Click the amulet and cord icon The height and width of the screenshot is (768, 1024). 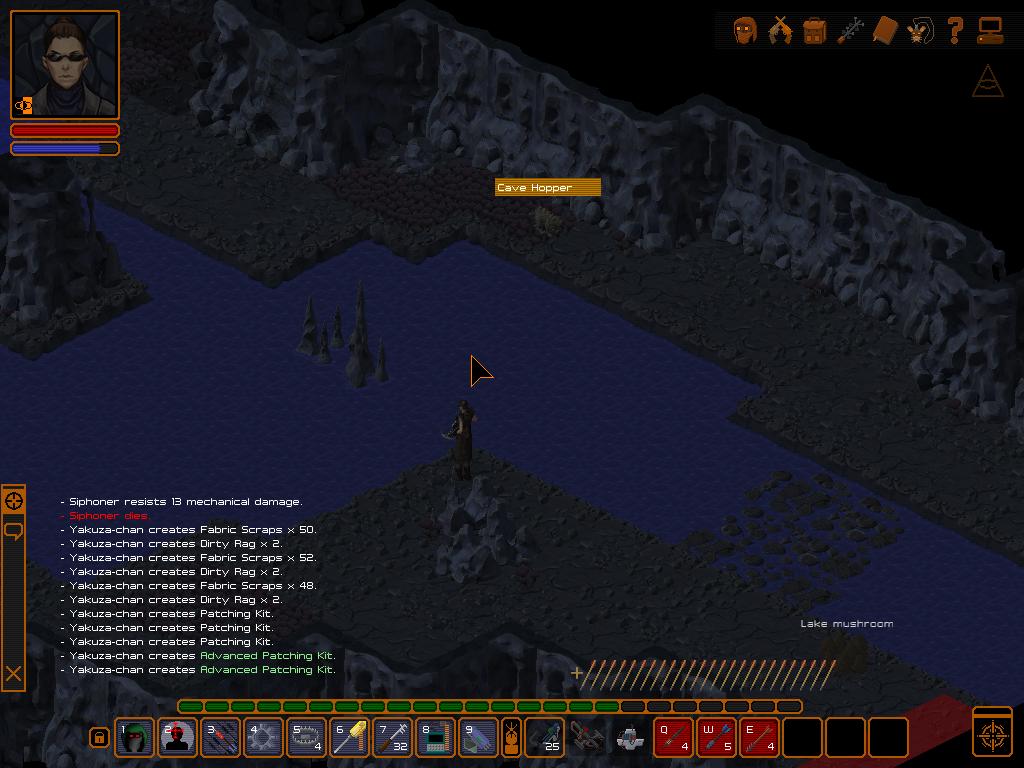pyautogui.click(x=920, y=31)
